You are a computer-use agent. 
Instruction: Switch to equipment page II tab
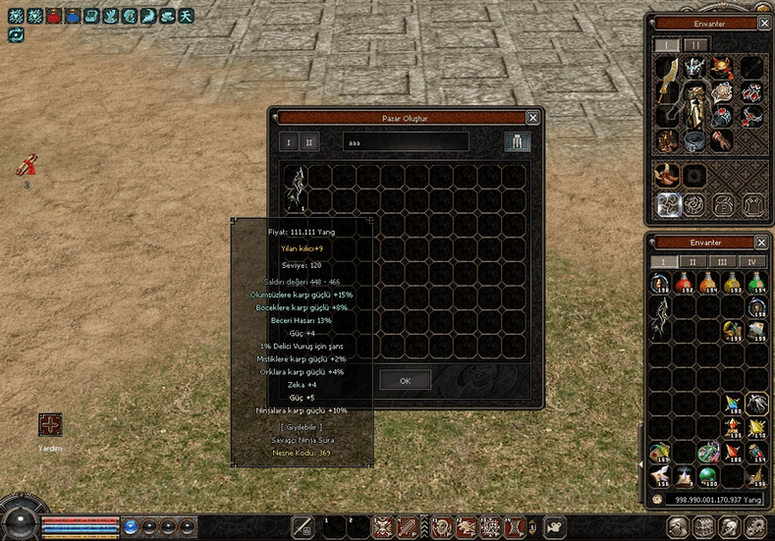[x=695, y=45]
